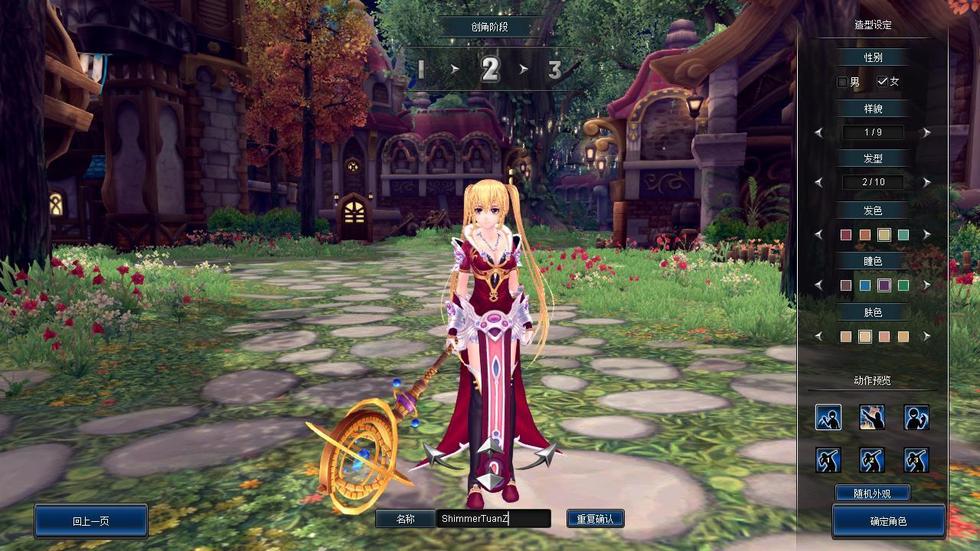The height and width of the screenshot is (551, 980).
Task: Preview the pointing figure action icon
Action: 872,417
